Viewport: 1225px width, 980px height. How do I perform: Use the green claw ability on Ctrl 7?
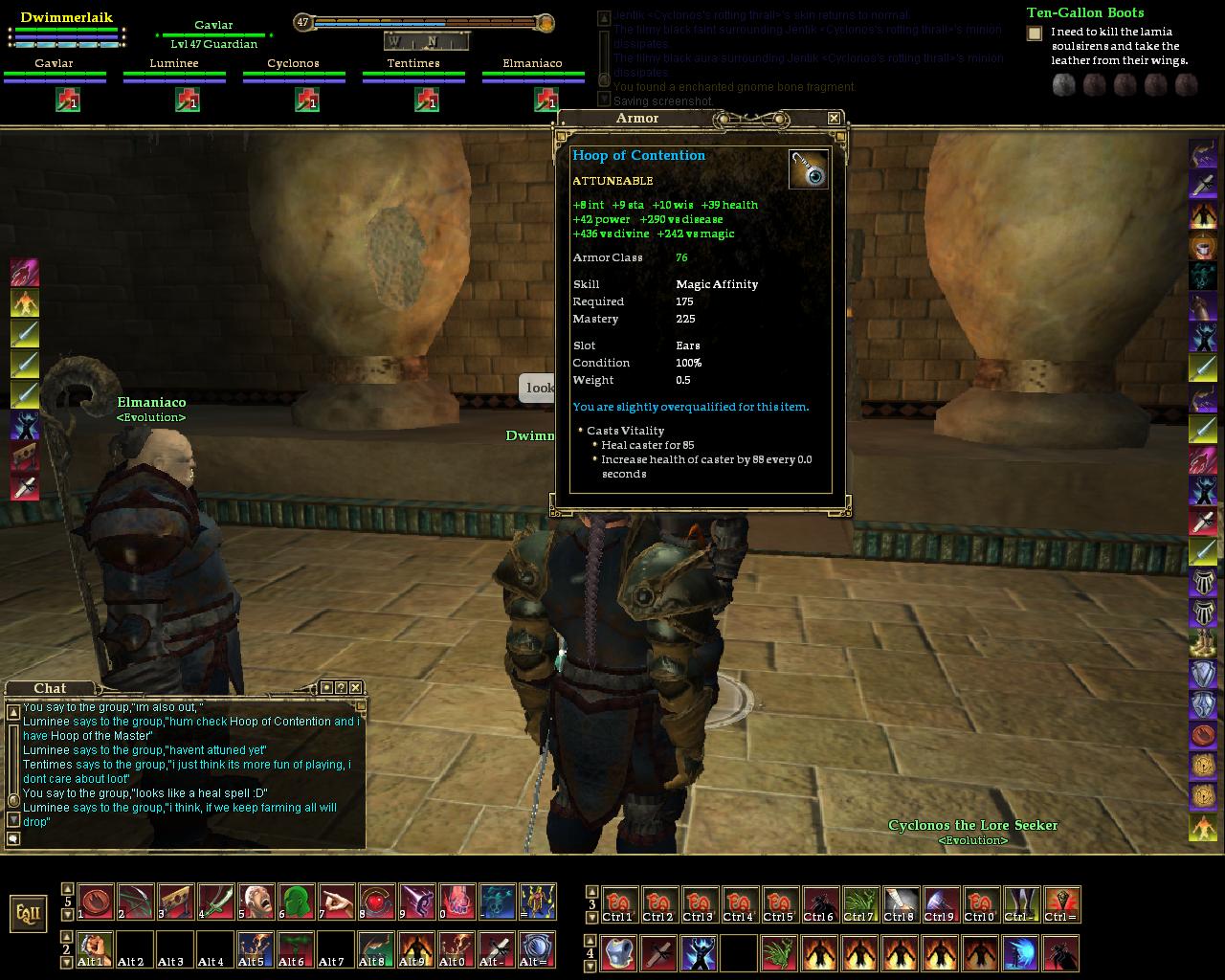tap(858, 904)
